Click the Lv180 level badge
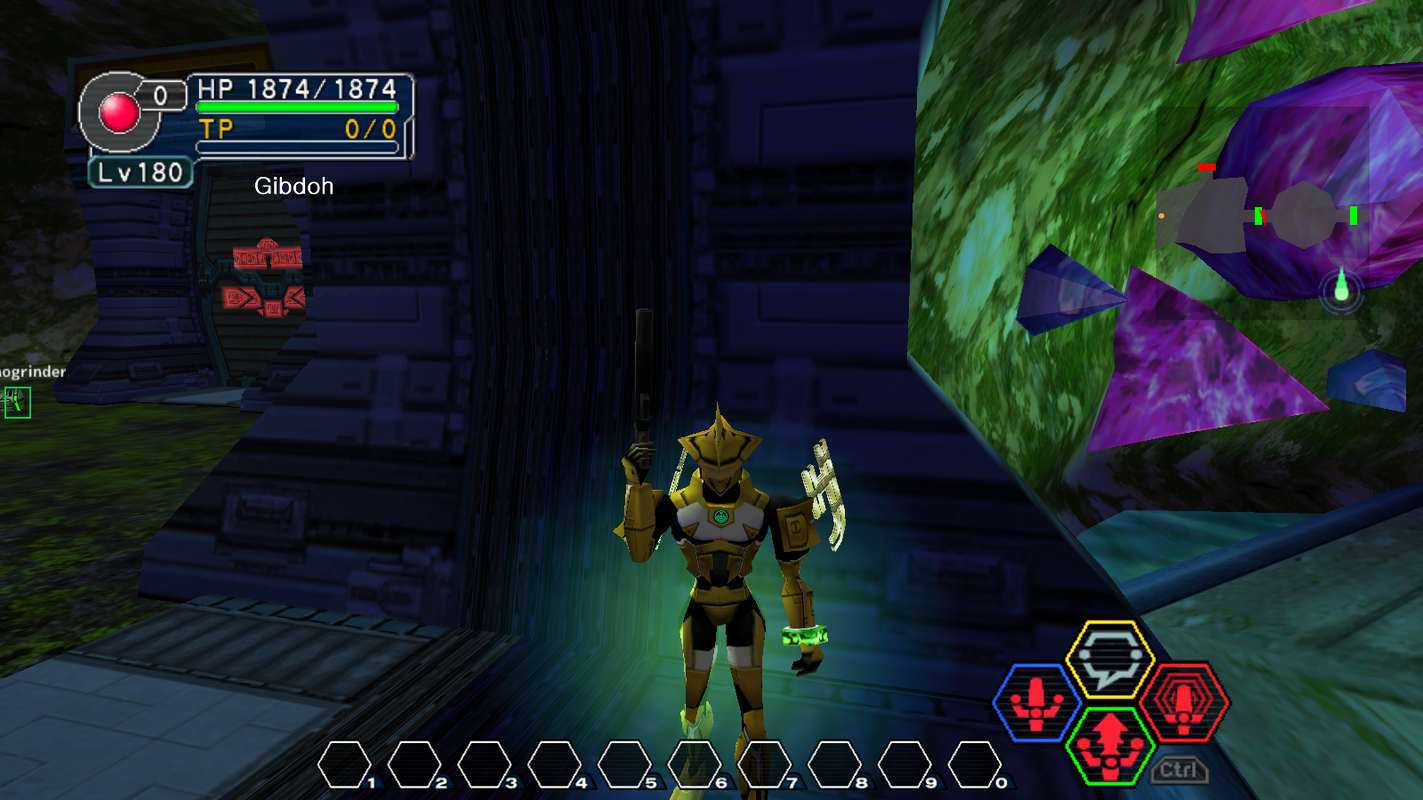 [x=138, y=171]
